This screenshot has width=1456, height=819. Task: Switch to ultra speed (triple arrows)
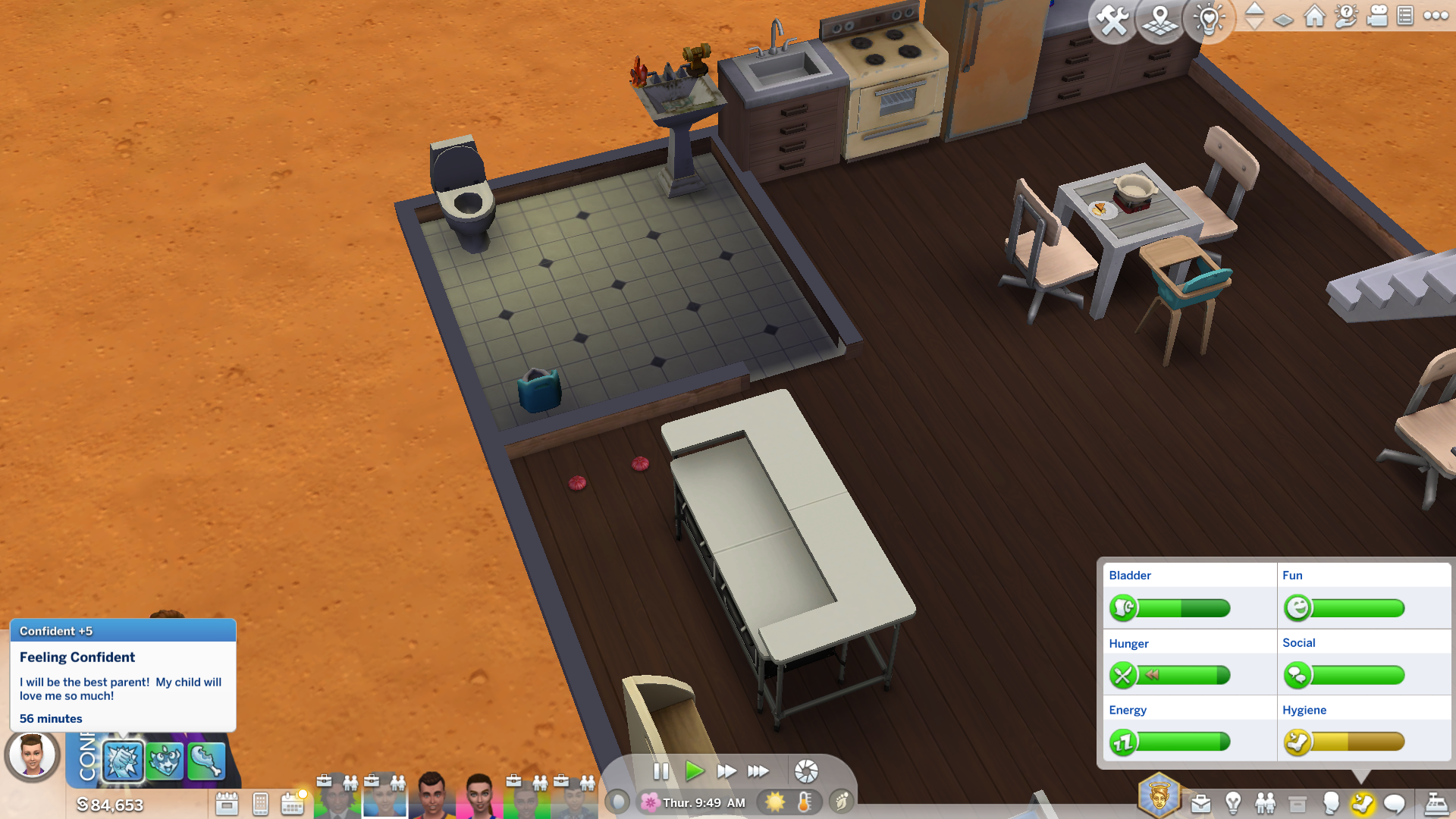click(758, 771)
